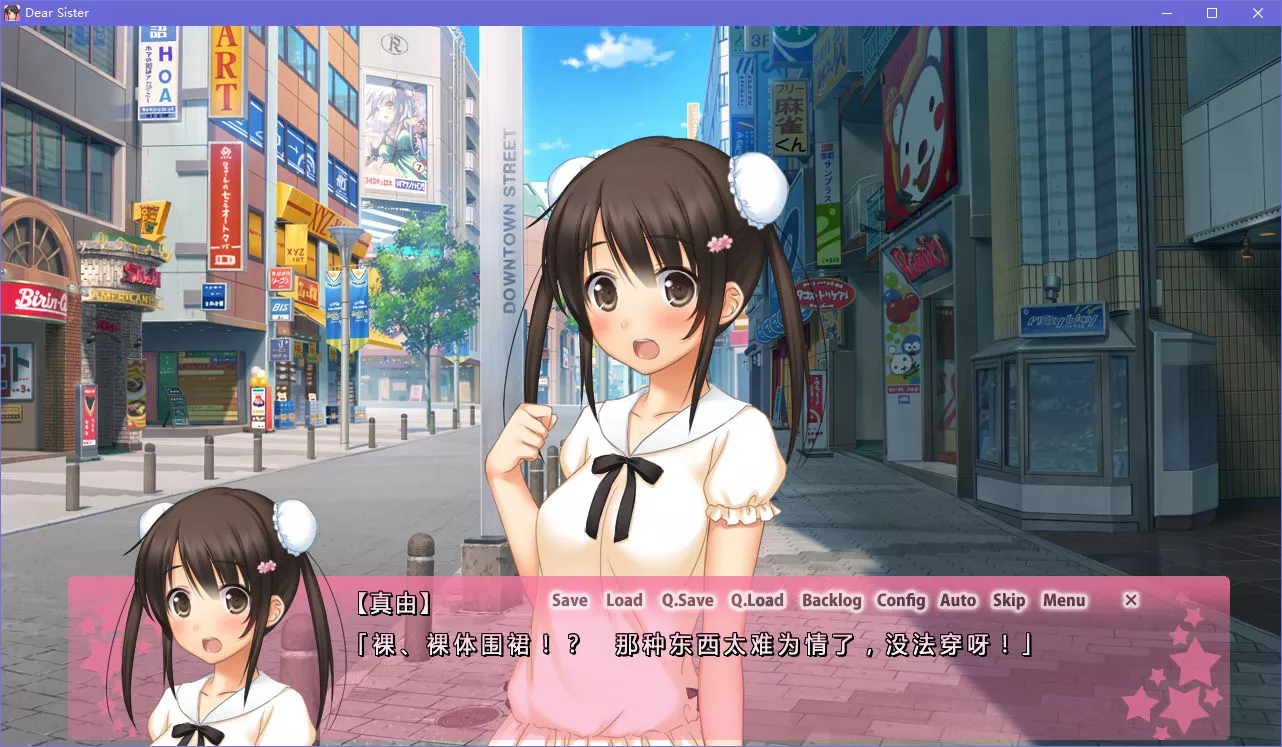Click the Dear Sister icon in title bar
This screenshot has height=747, width=1282.
(x=11, y=12)
